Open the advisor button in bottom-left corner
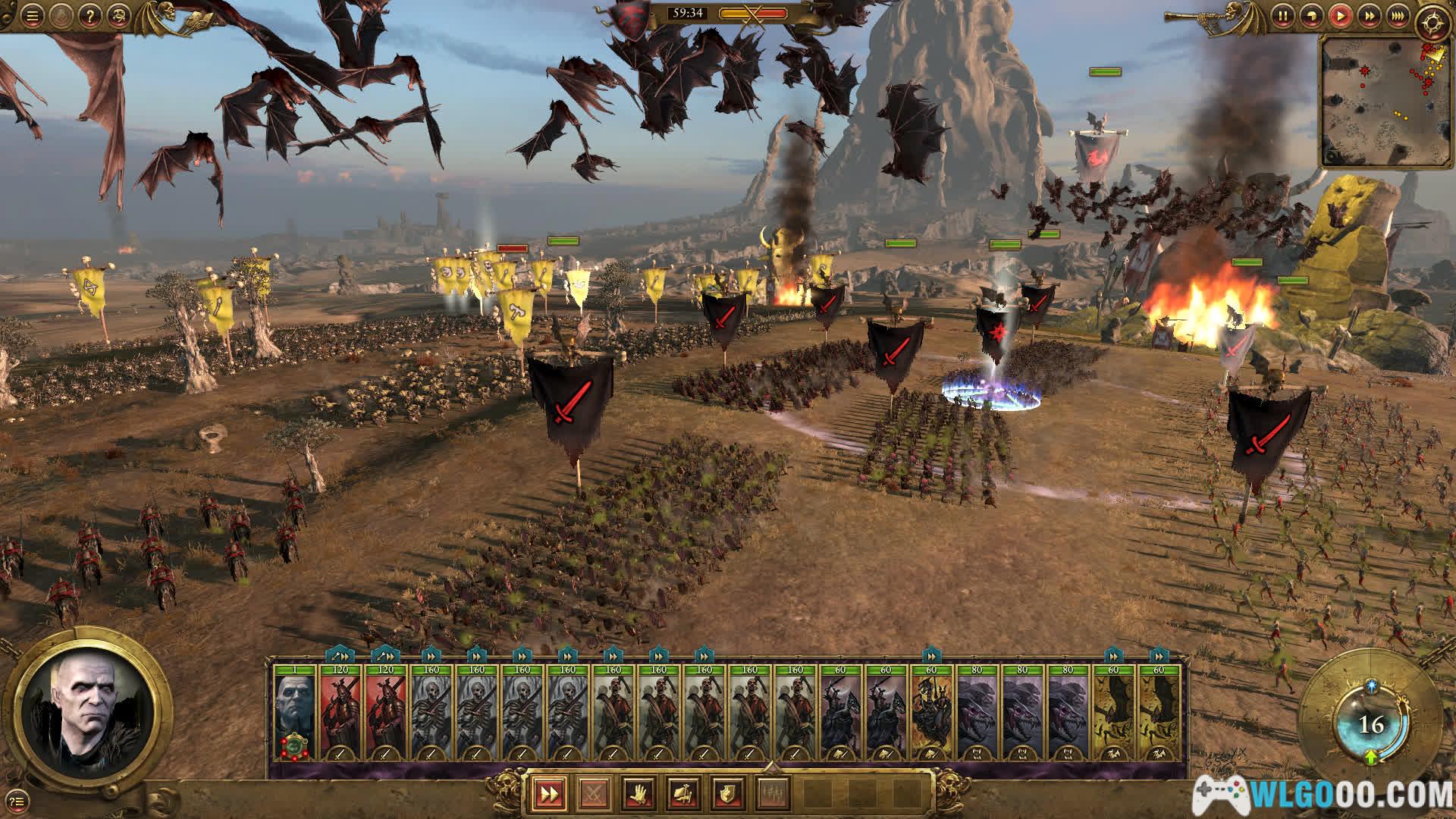1456x819 pixels. [x=18, y=799]
